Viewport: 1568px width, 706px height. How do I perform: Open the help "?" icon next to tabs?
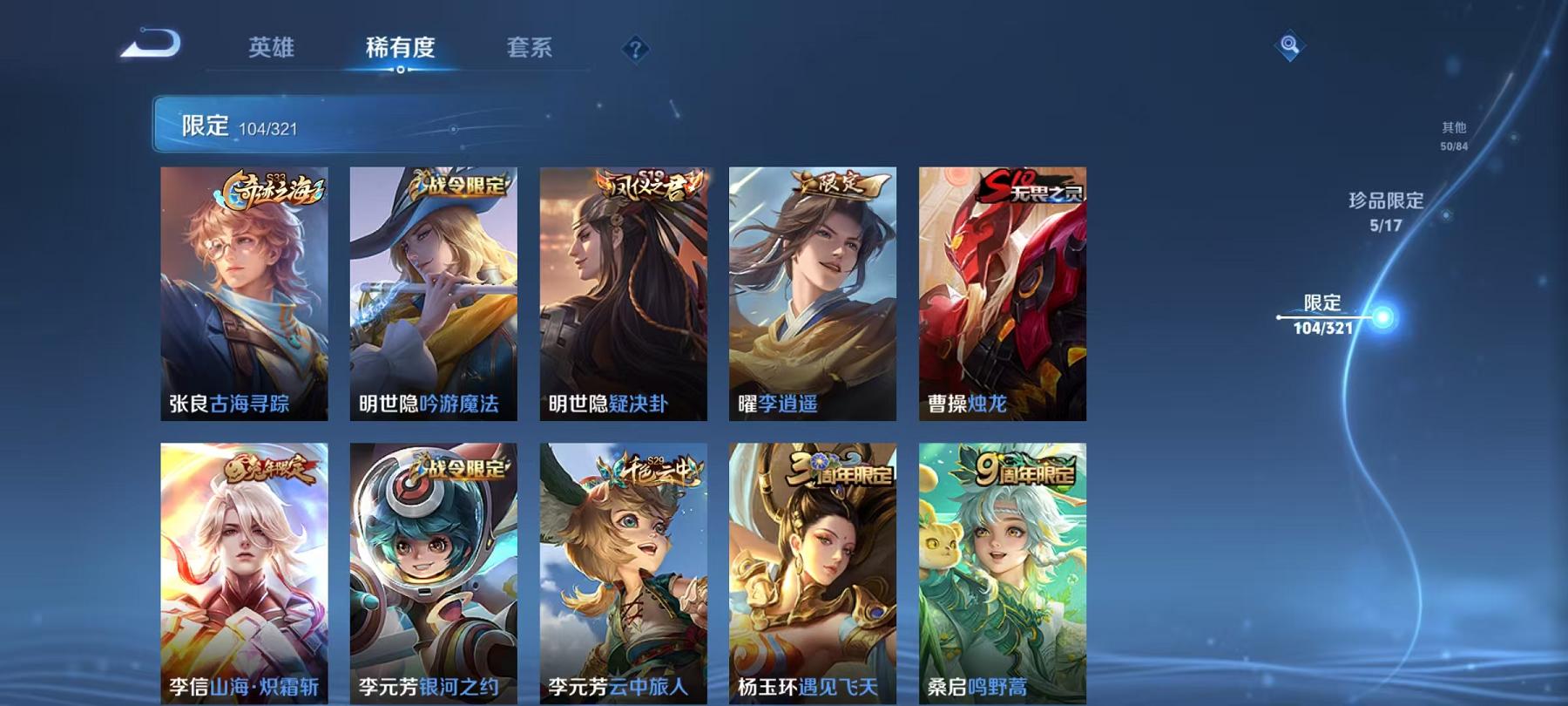(635, 48)
